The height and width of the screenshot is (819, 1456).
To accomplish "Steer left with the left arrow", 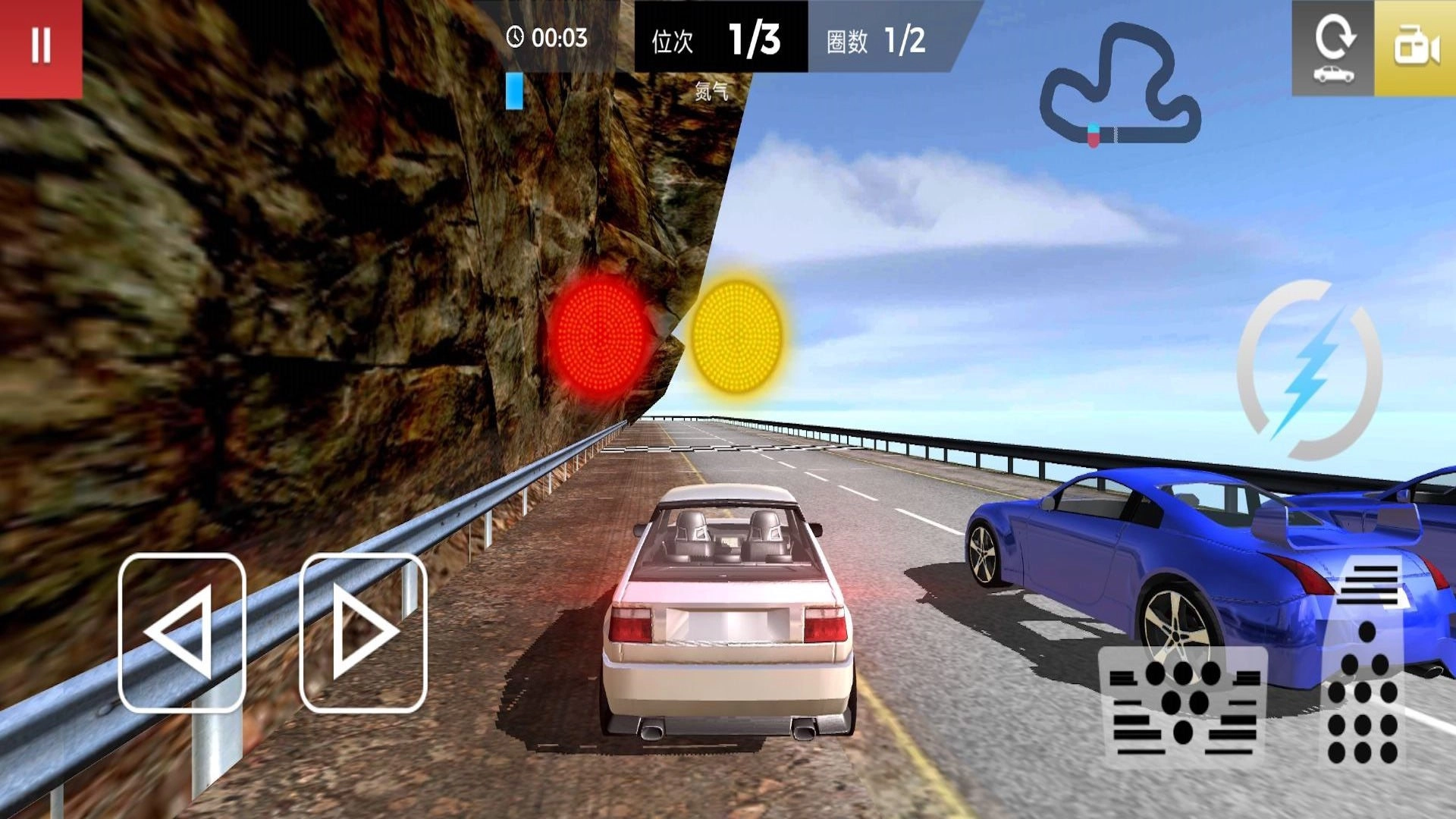I will pyautogui.click(x=182, y=632).
